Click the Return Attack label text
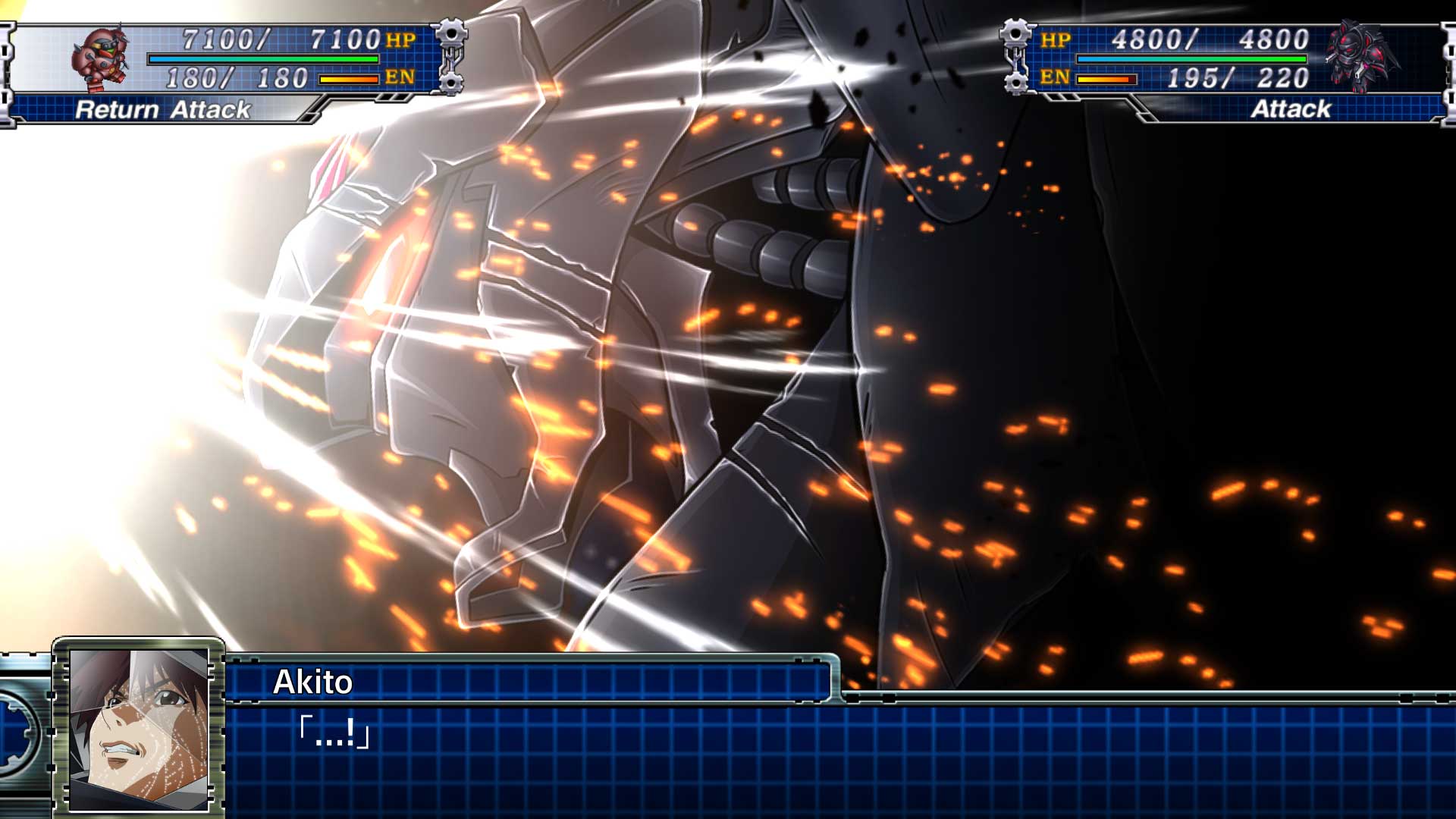Image resolution: width=1456 pixels, height=819 pixels. pyautogui.click(x=163, y=111)
